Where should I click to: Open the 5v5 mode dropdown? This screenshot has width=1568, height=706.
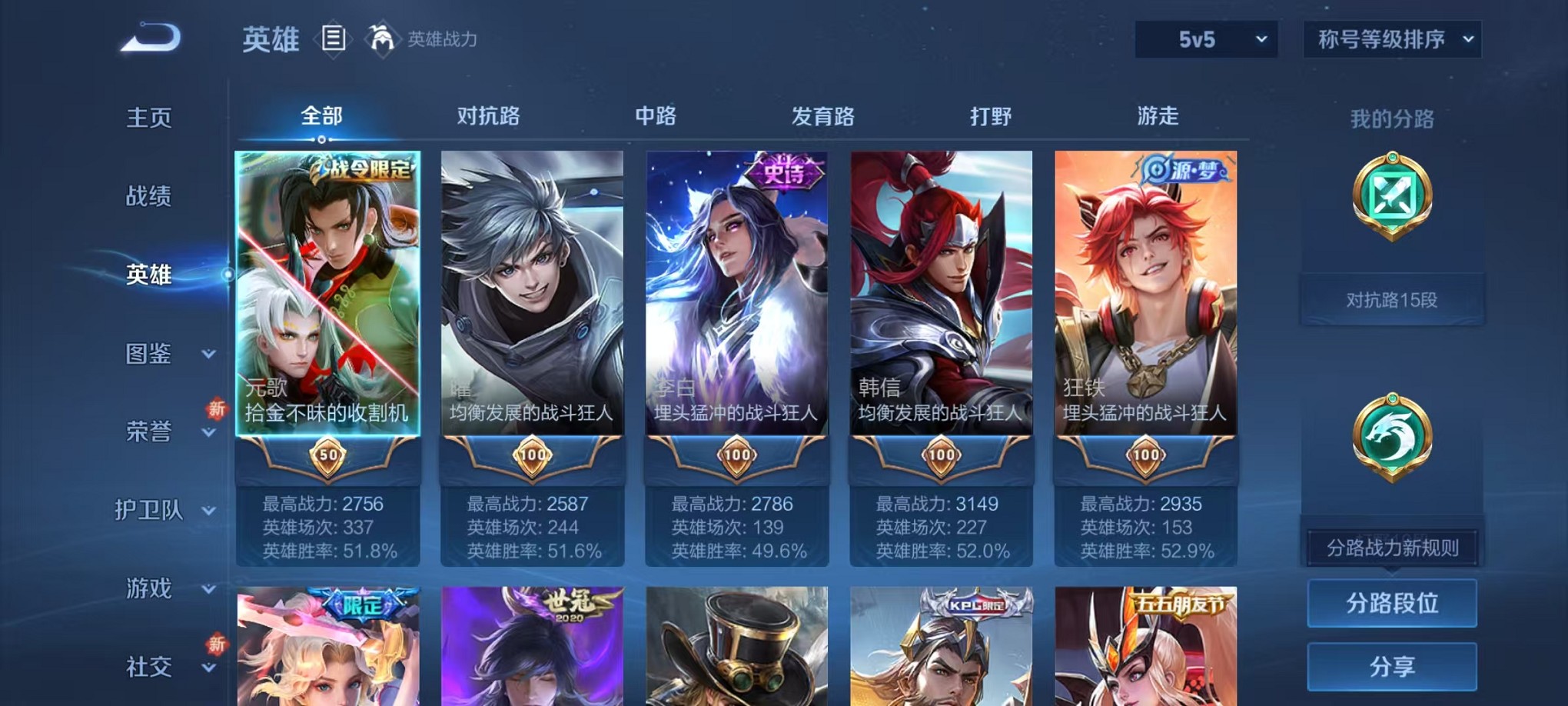pos(1205,37)
